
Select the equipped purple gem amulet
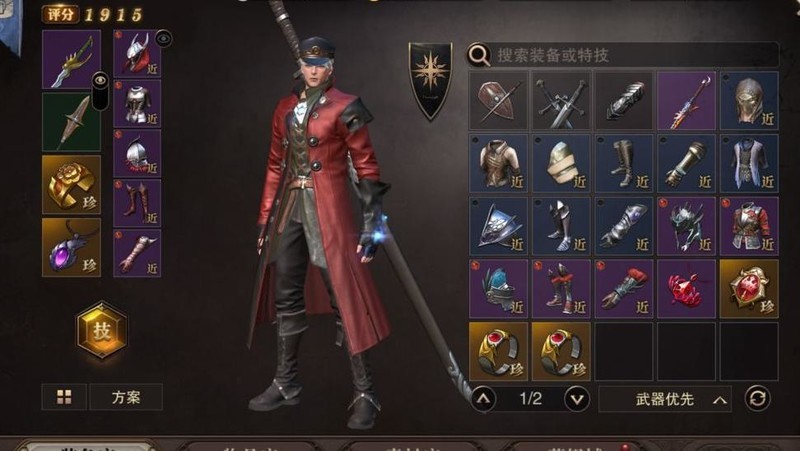pyautogui.click(x=71, y=247)
